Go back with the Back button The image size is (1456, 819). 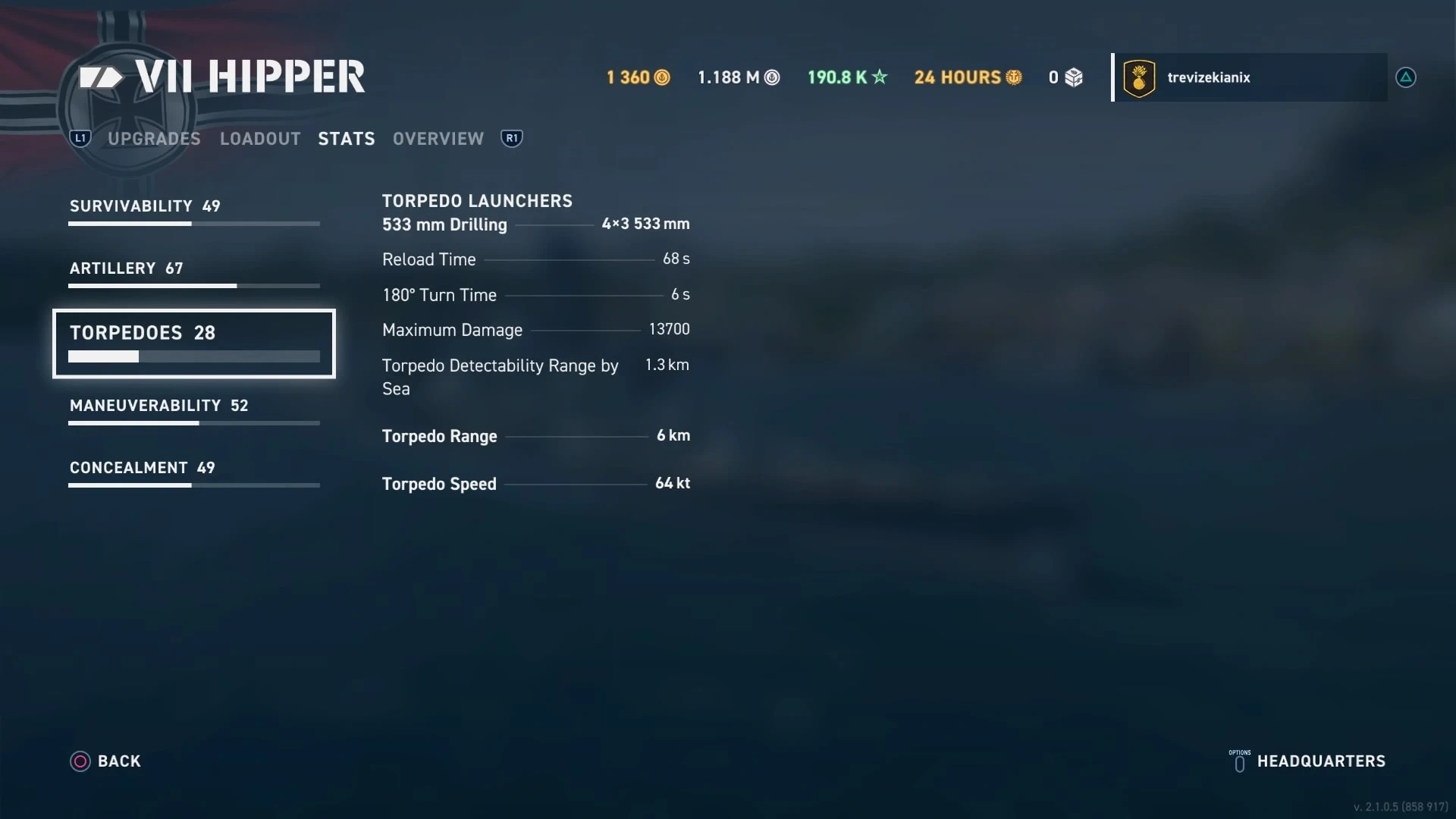(x=106, y=761)
